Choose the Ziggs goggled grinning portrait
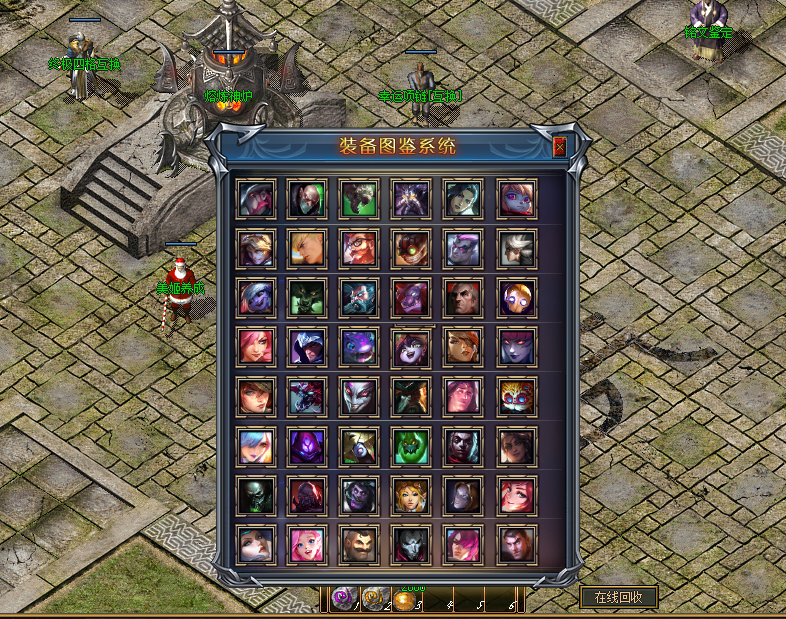The height and width of the screenshot is (619, 786). [411, 249]
